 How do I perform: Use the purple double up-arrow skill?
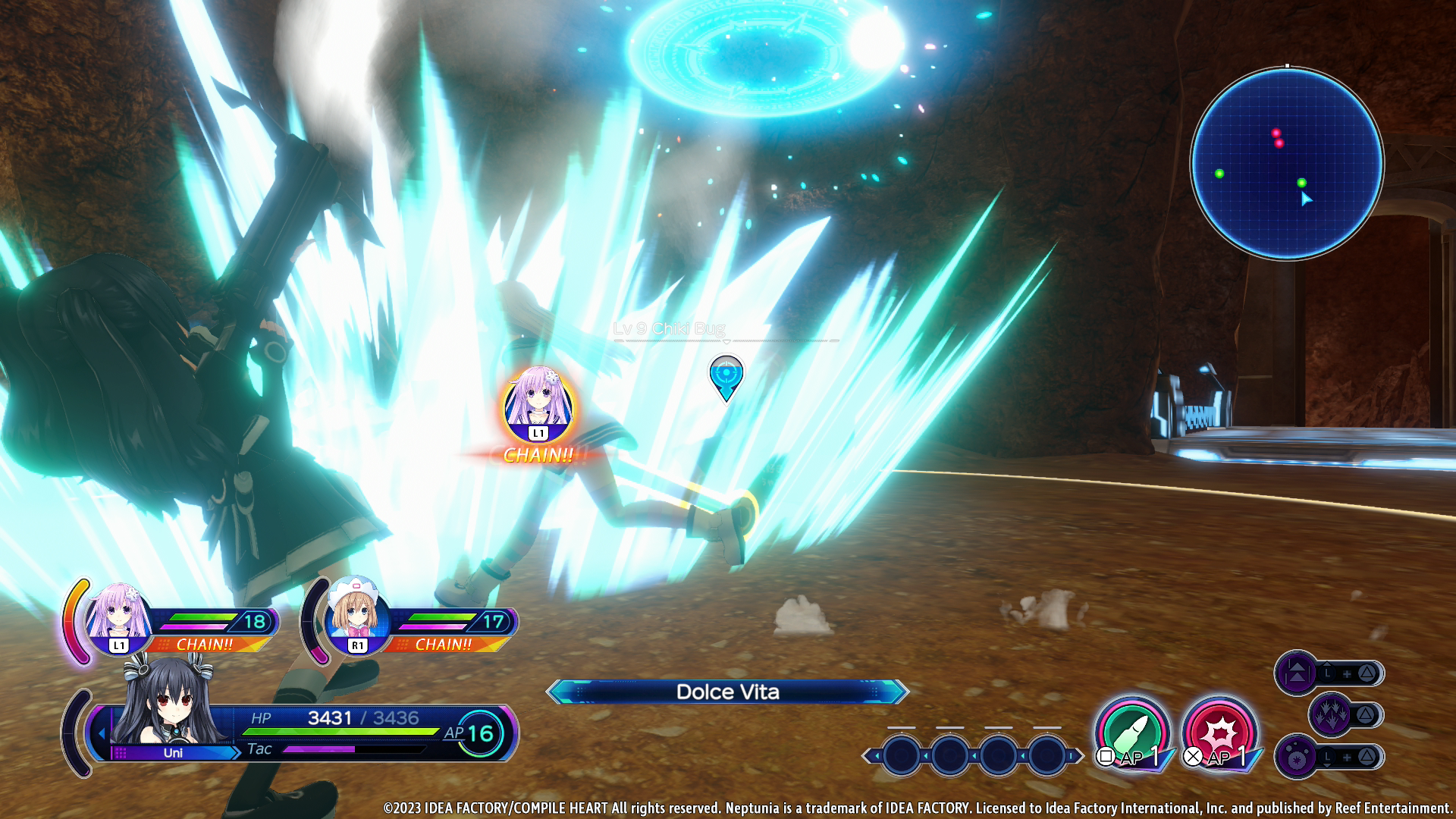click(1297, 673)
